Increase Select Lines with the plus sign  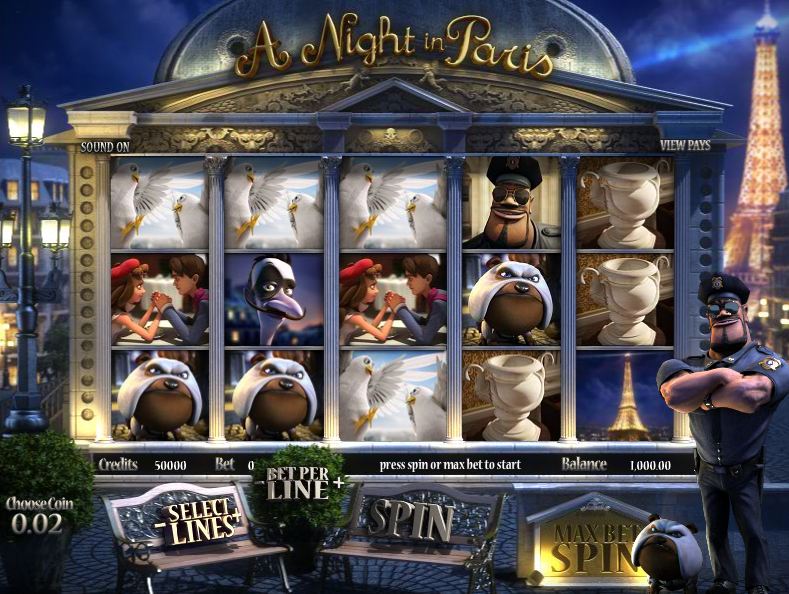238,516
